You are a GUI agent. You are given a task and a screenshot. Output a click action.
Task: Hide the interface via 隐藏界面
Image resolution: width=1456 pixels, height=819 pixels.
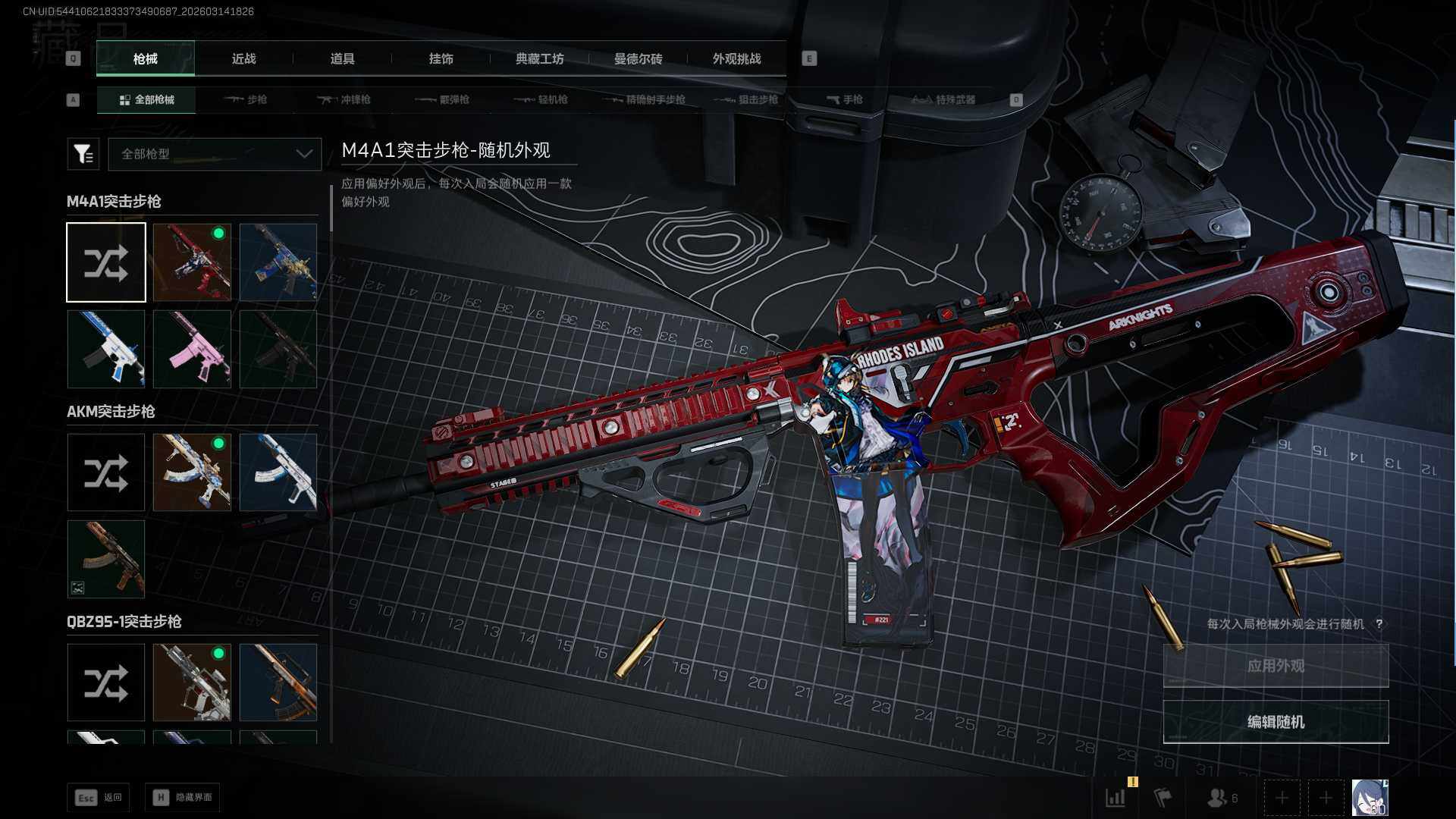[x=183, y=797]
